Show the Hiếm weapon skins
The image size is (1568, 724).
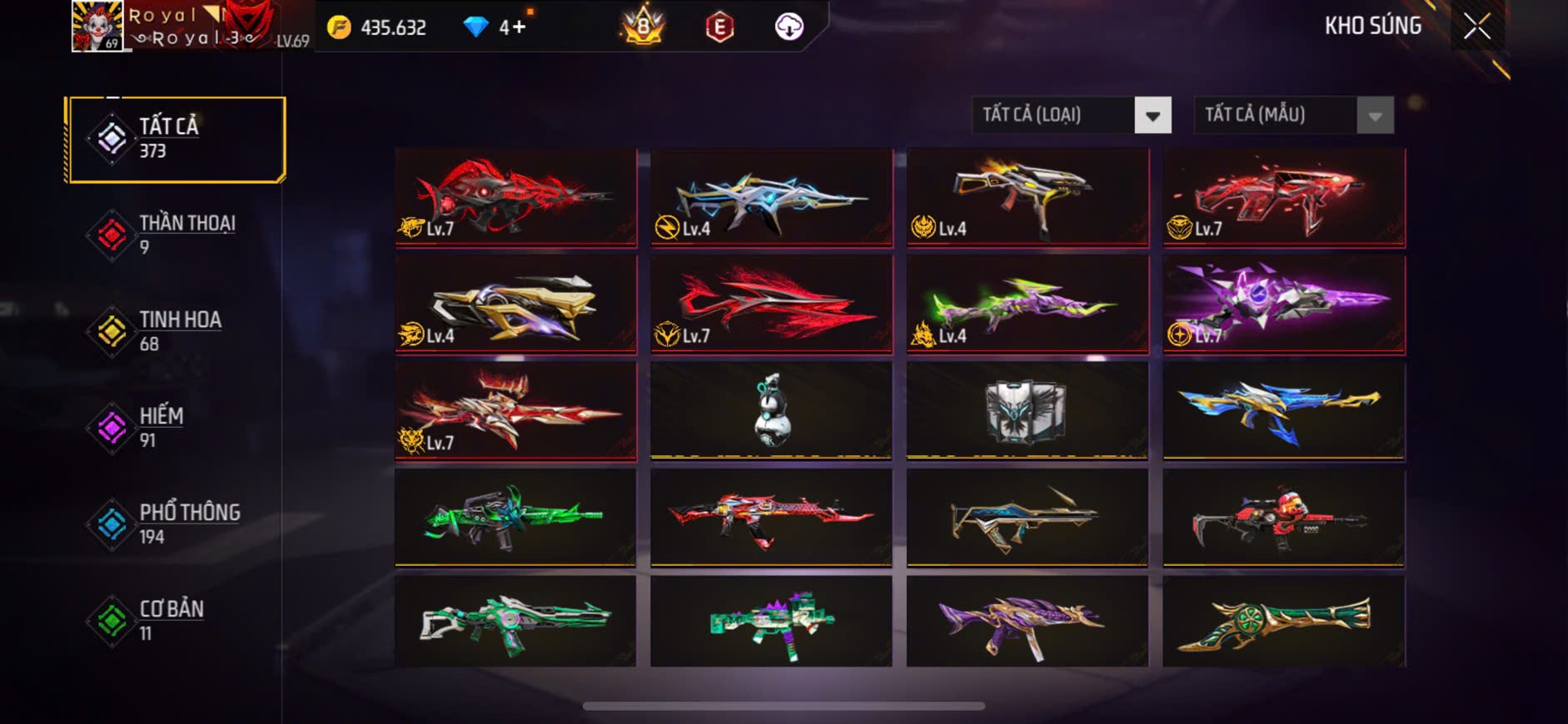tap(176, 428)
